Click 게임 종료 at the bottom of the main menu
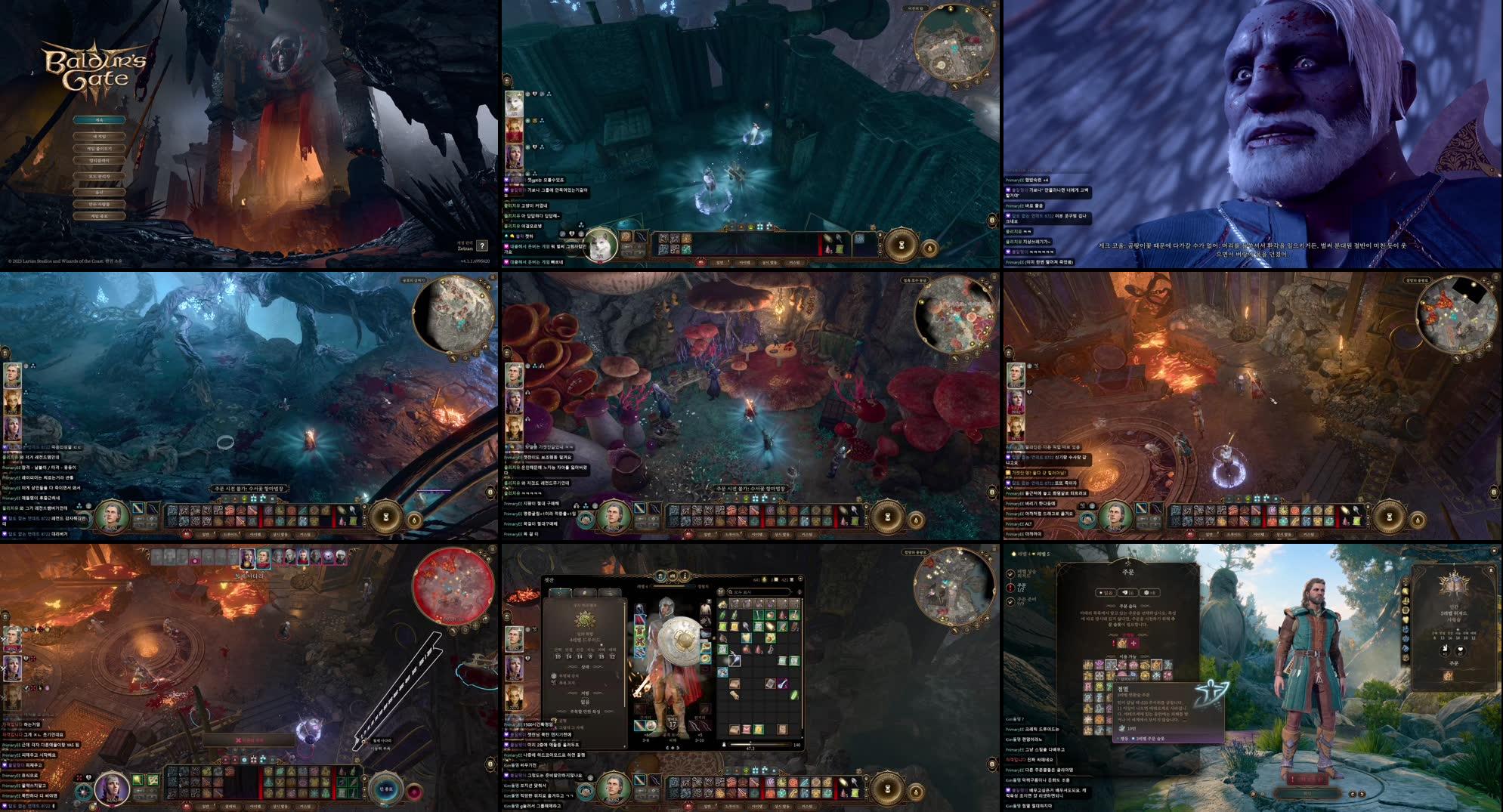Image resolution: width=1503 pixels, height=812 pixels. [x=100, y=218]
